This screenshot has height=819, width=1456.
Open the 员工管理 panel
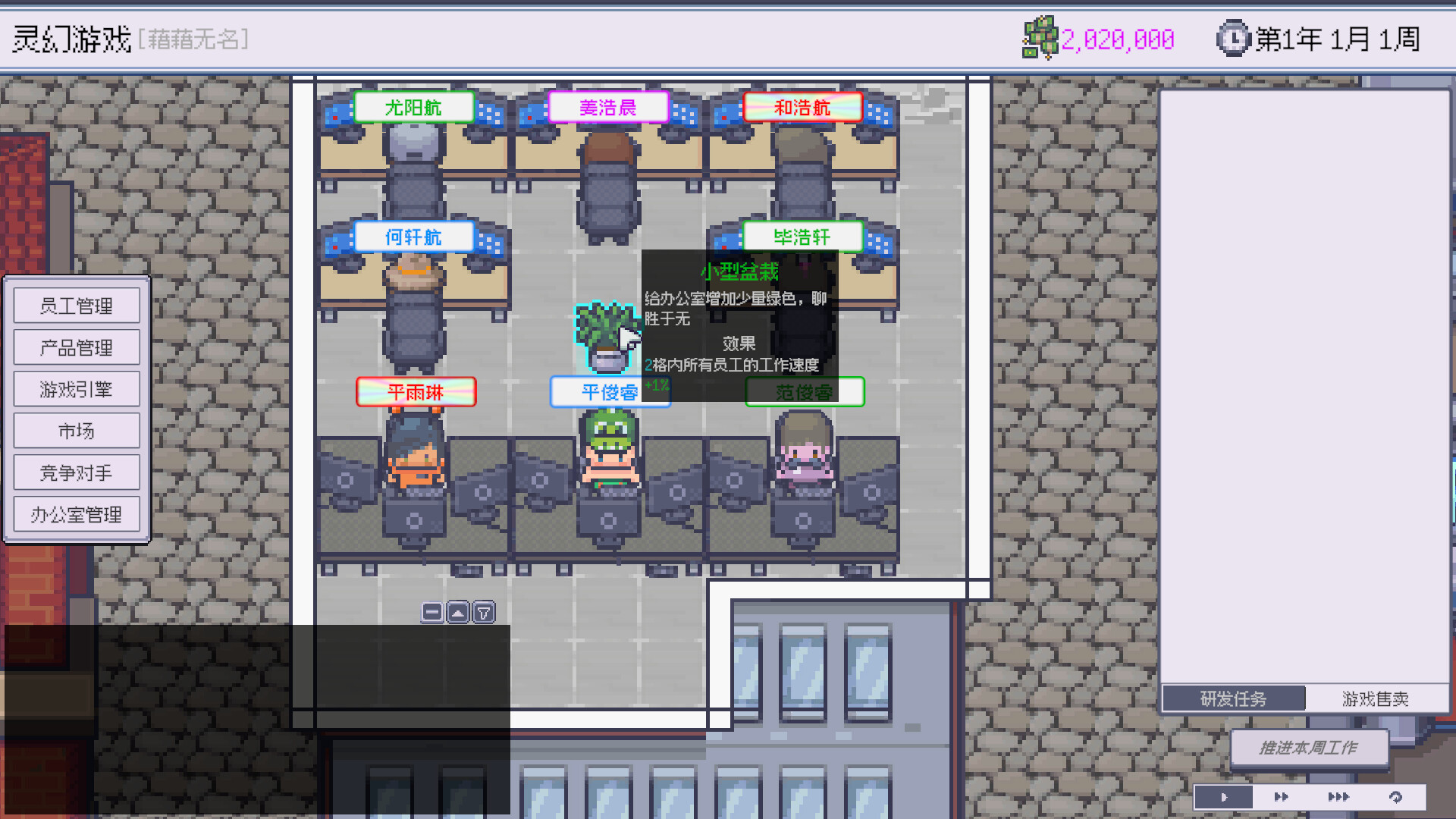(x=77, y=306)
